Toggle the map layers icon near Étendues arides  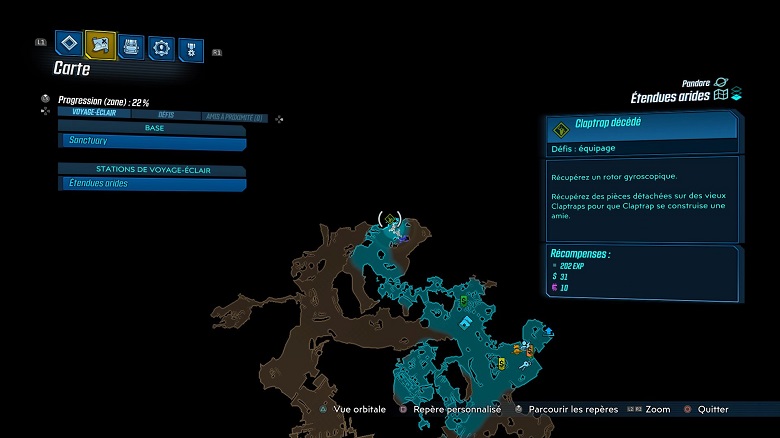point(736,95)
